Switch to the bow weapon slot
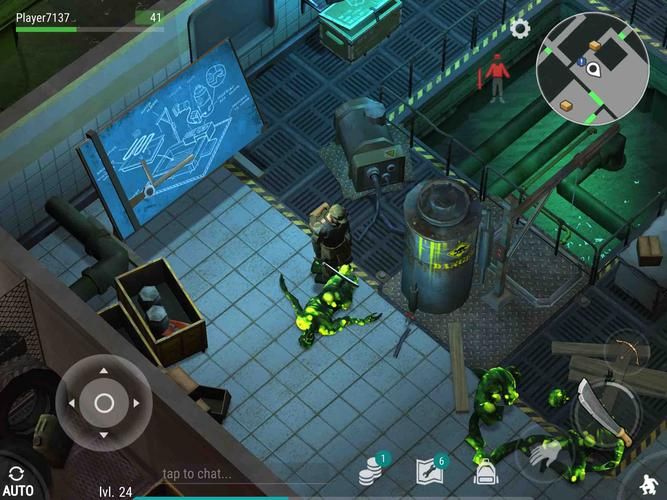 tap(627, 349)
